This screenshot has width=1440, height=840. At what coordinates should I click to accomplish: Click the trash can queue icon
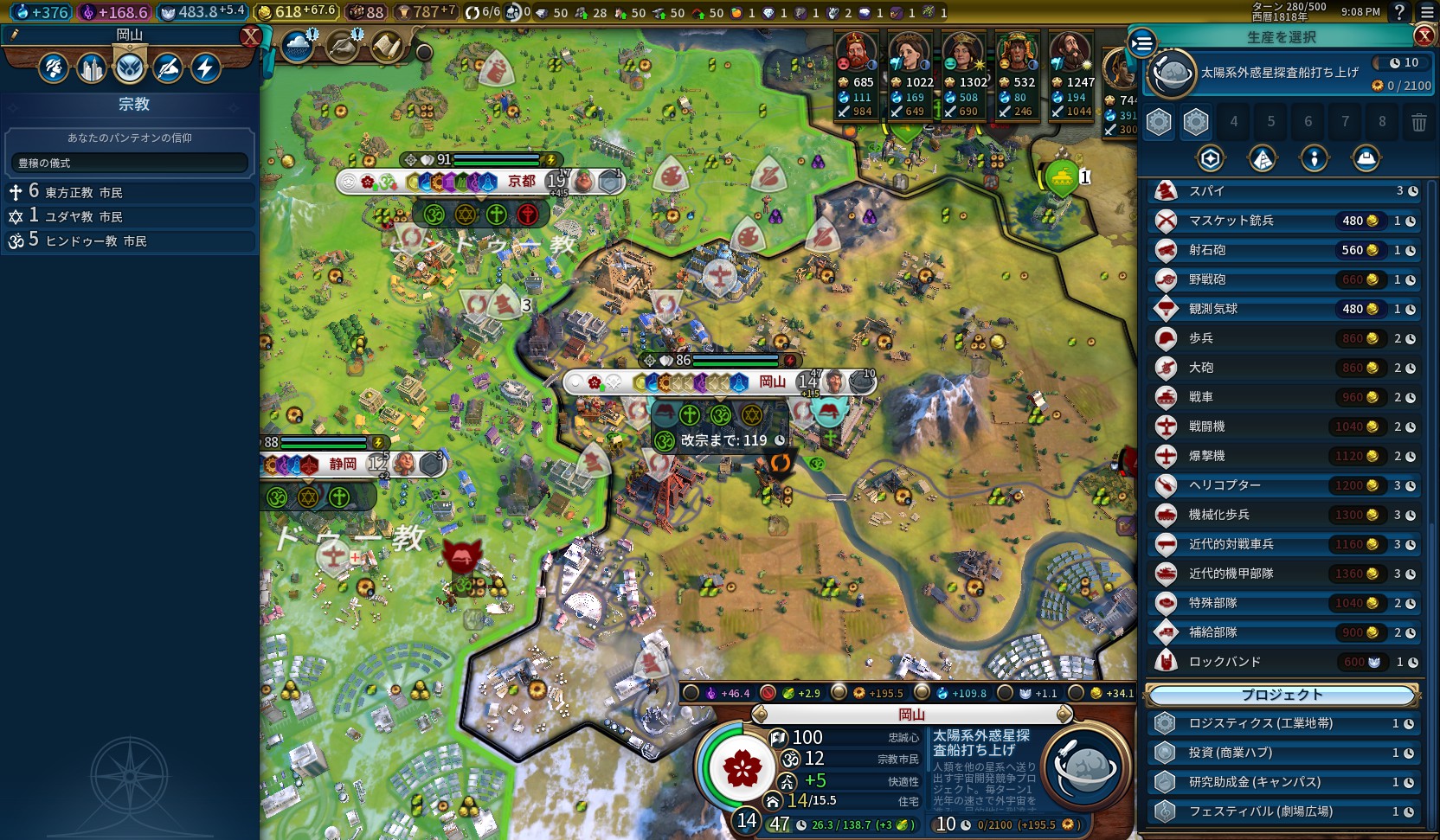pos(1418,122)
